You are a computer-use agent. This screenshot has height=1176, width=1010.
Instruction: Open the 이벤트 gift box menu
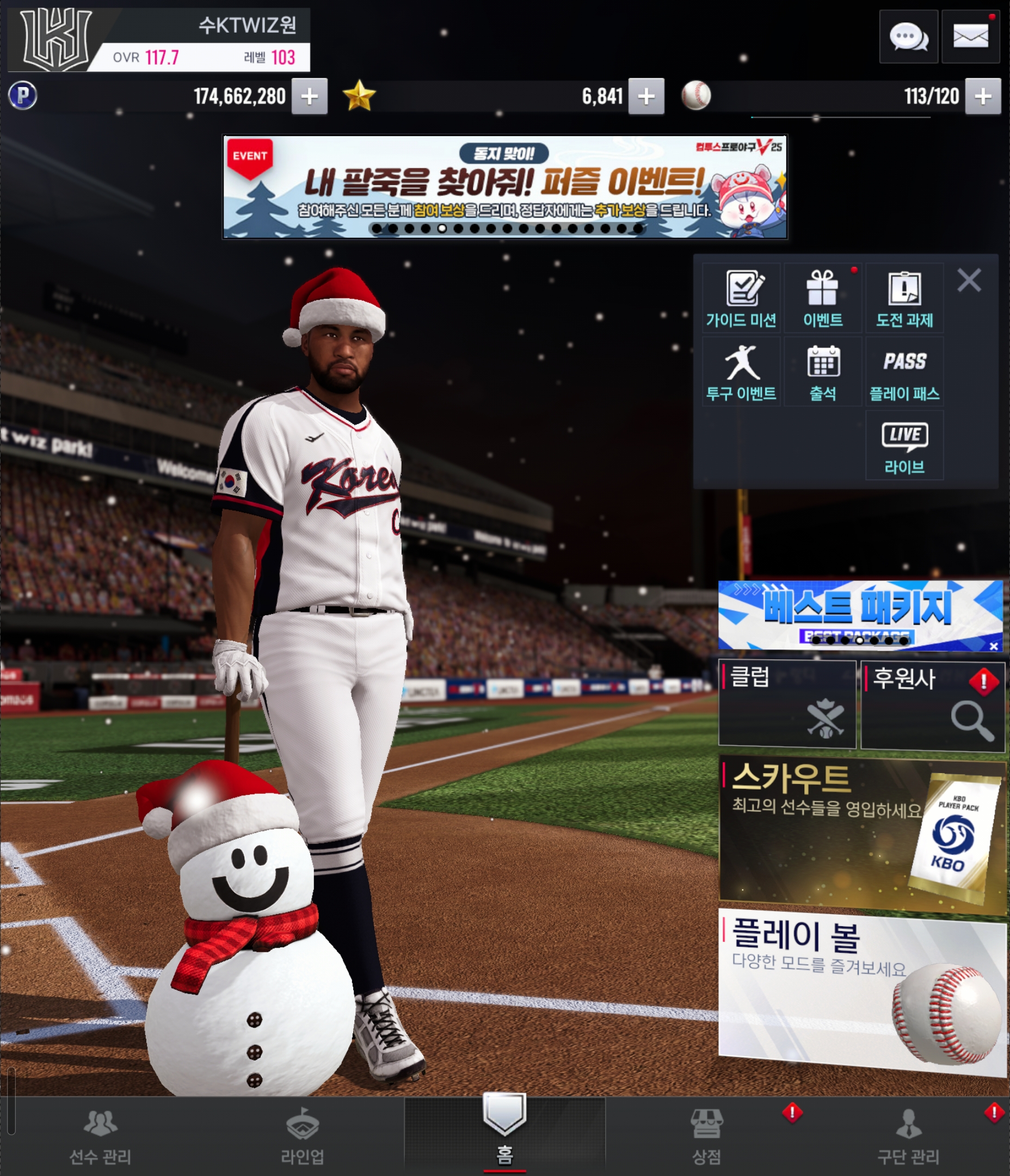[823, 298]
